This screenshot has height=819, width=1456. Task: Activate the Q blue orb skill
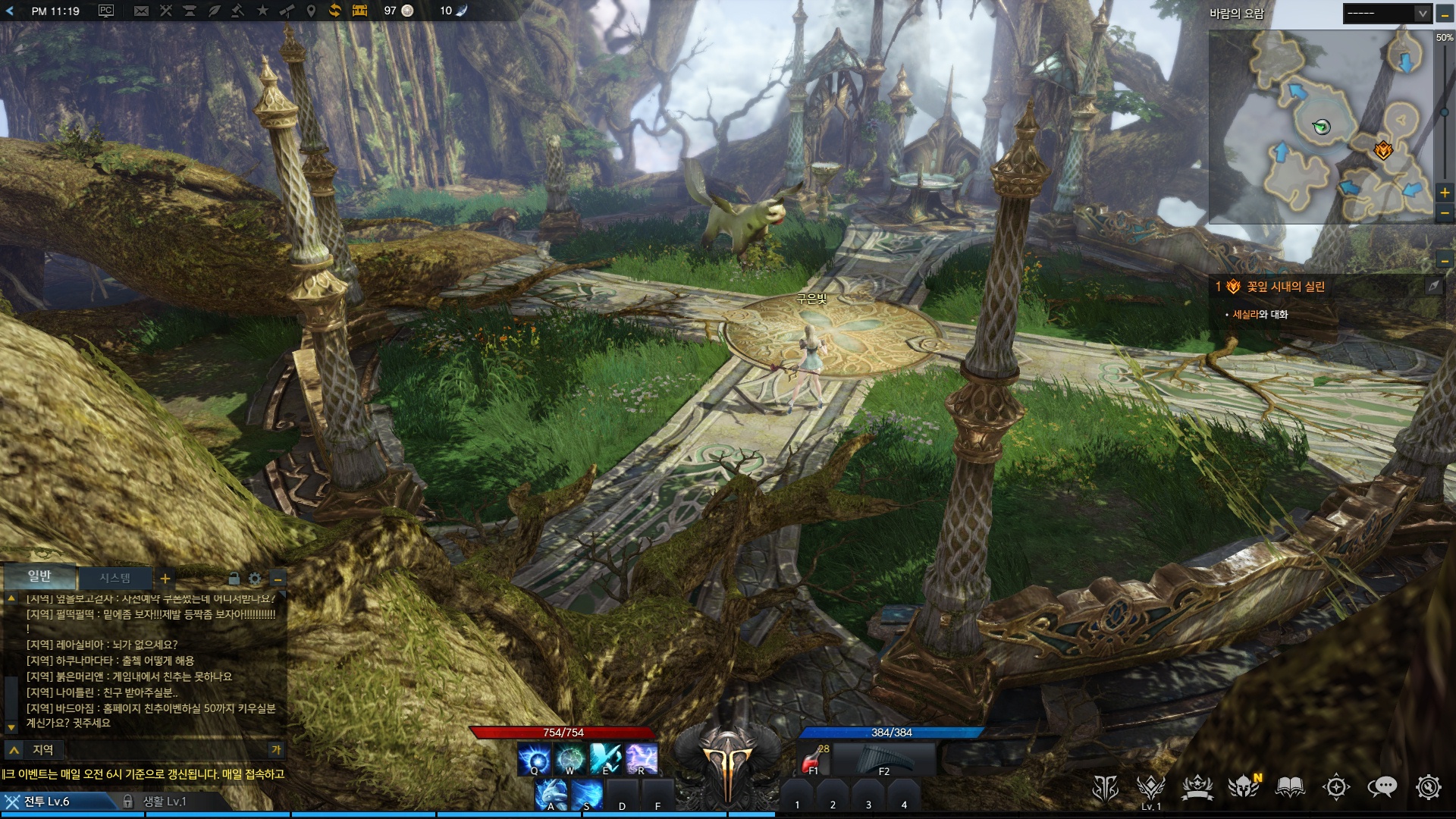tap(535, 759)
